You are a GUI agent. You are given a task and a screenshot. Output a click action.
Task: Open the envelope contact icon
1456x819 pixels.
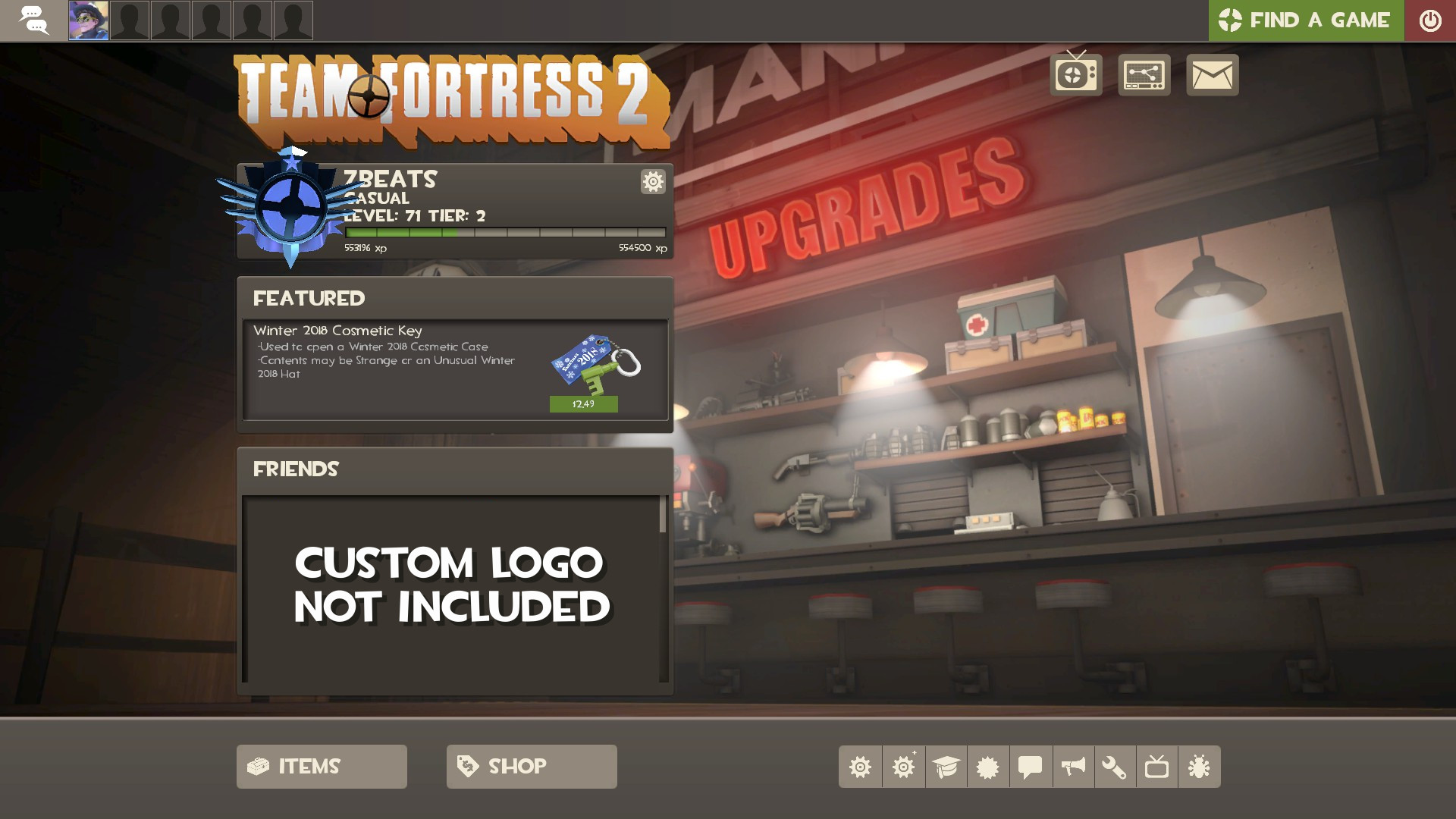[1212, 74]
